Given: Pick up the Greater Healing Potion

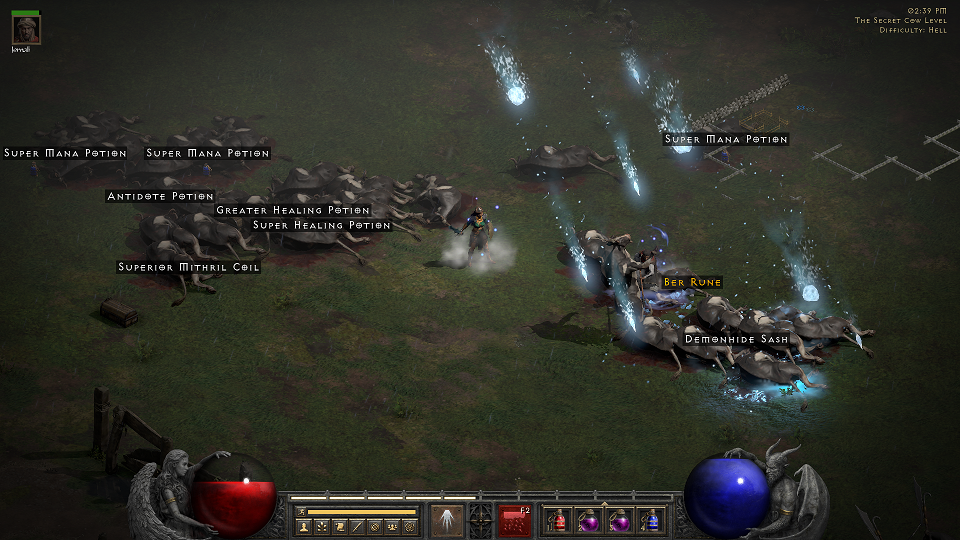Looking at the screenshot, I should [x=293, y=211].
